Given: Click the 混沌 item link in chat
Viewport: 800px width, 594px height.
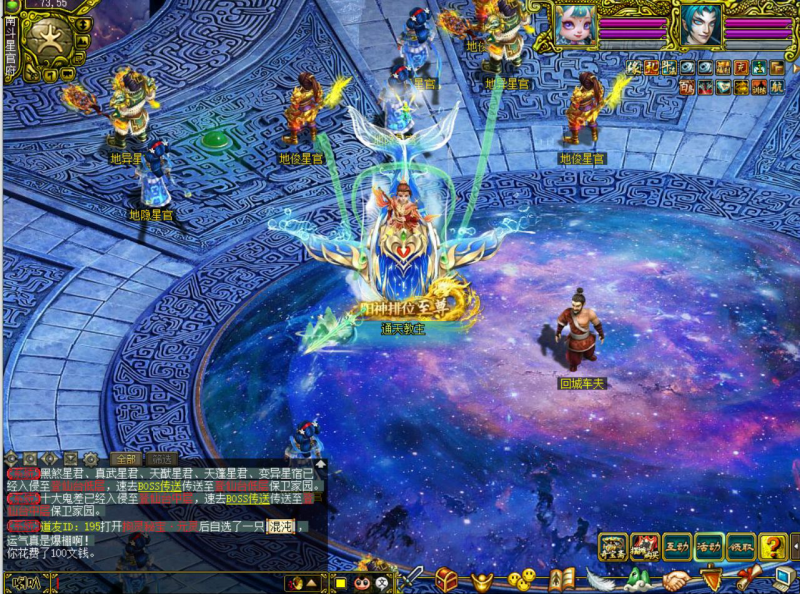Looking at the screenshot, I should [x=279, y=527].
